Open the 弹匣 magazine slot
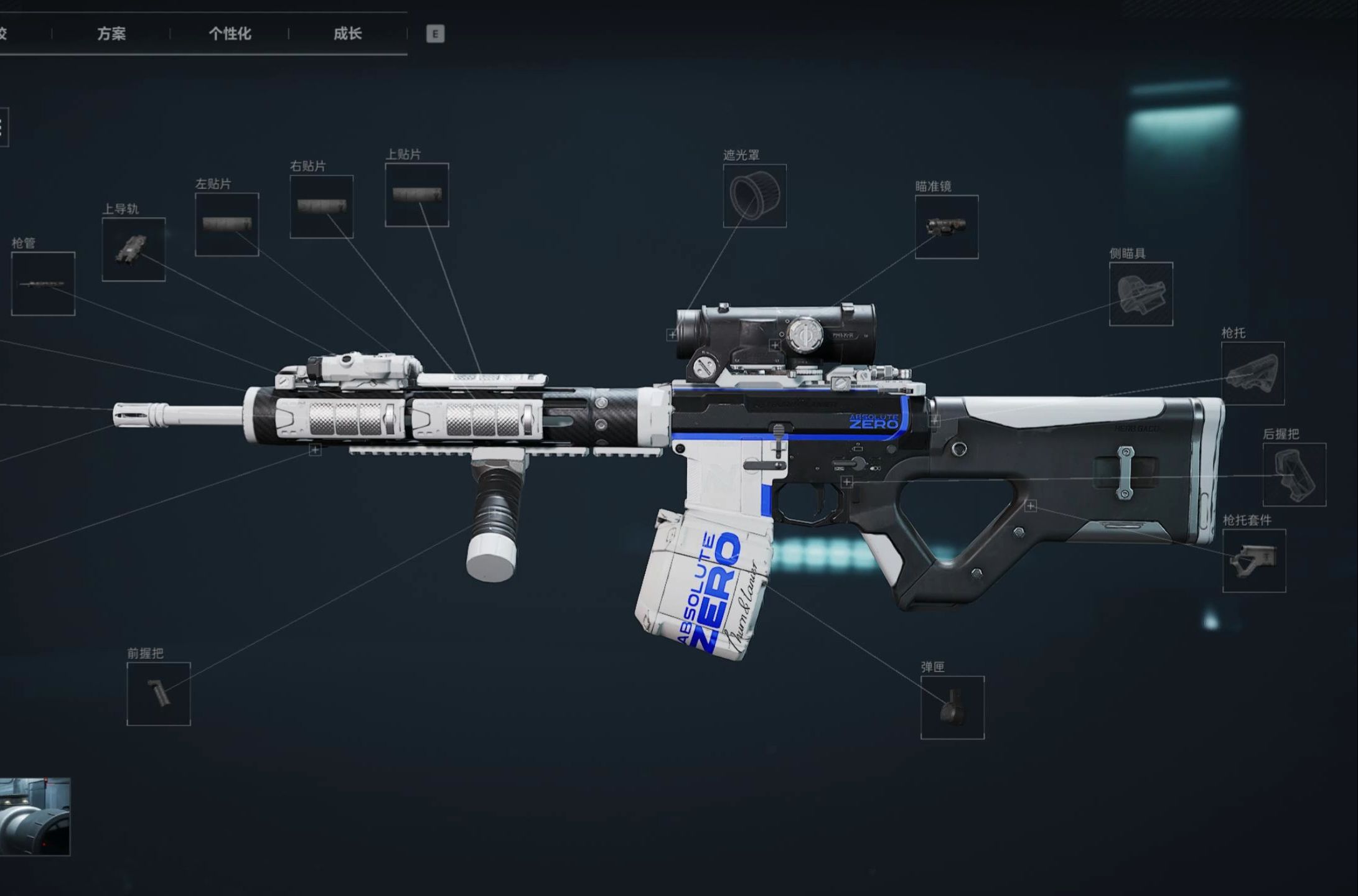The width and height of the screenshot is (1358, 896). (x=952, y=707)
